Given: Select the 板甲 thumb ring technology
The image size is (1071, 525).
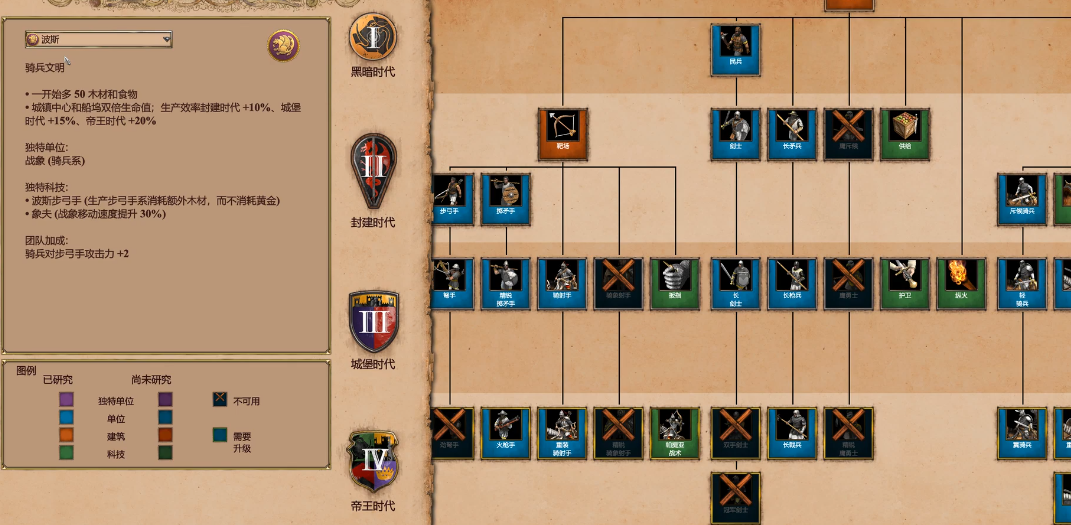Looking at the screenshot, I should pos(675,283).
